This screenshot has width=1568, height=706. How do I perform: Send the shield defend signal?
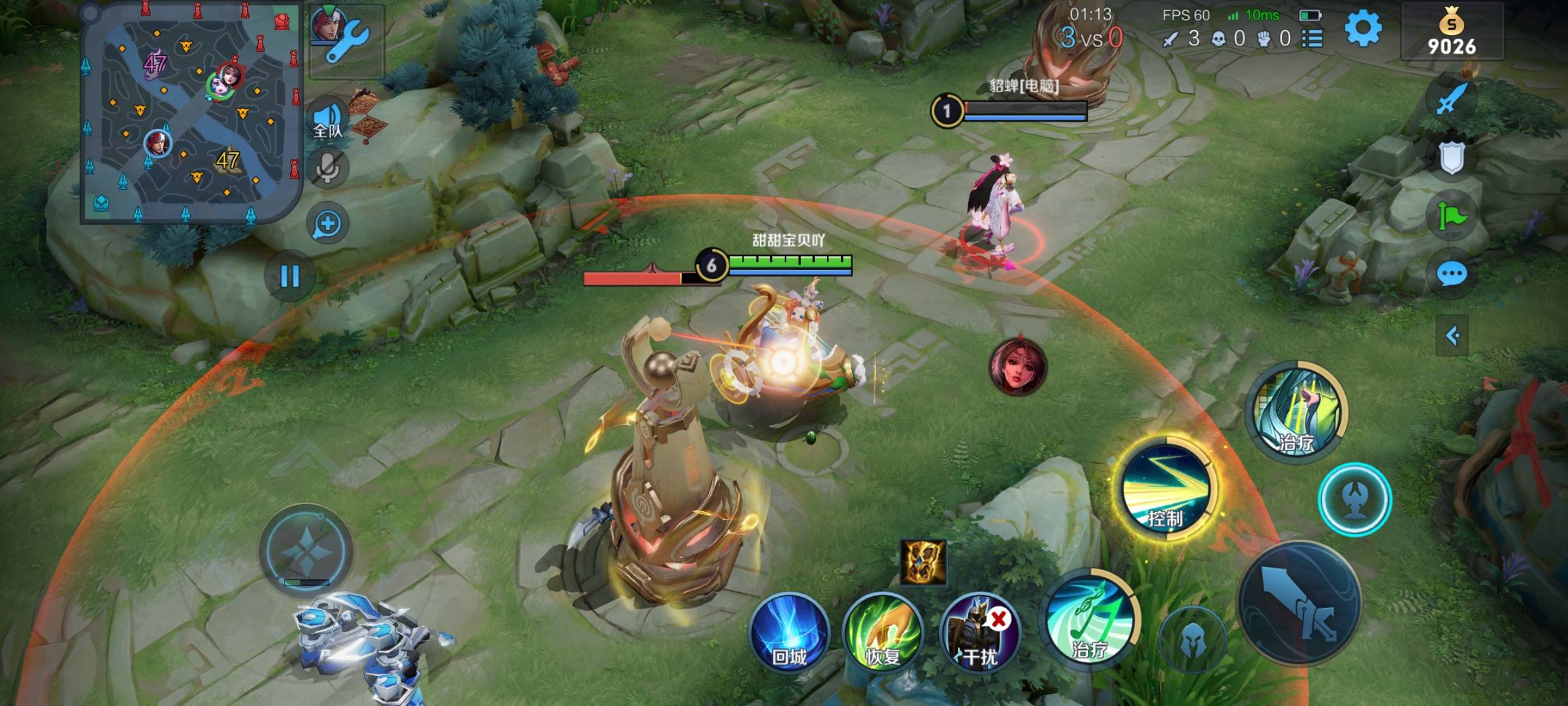(x=1452, y=158)
